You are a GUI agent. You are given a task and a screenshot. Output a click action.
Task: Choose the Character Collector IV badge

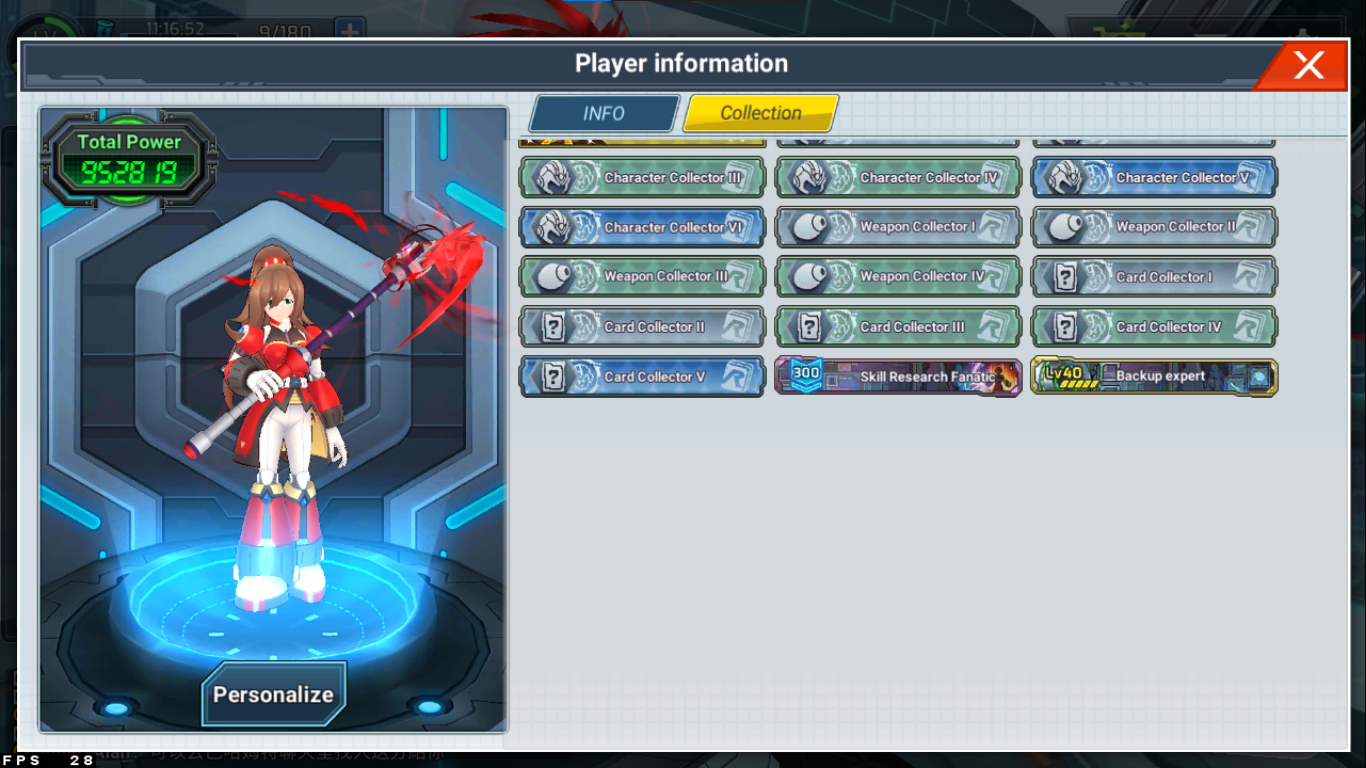point(898,178)
